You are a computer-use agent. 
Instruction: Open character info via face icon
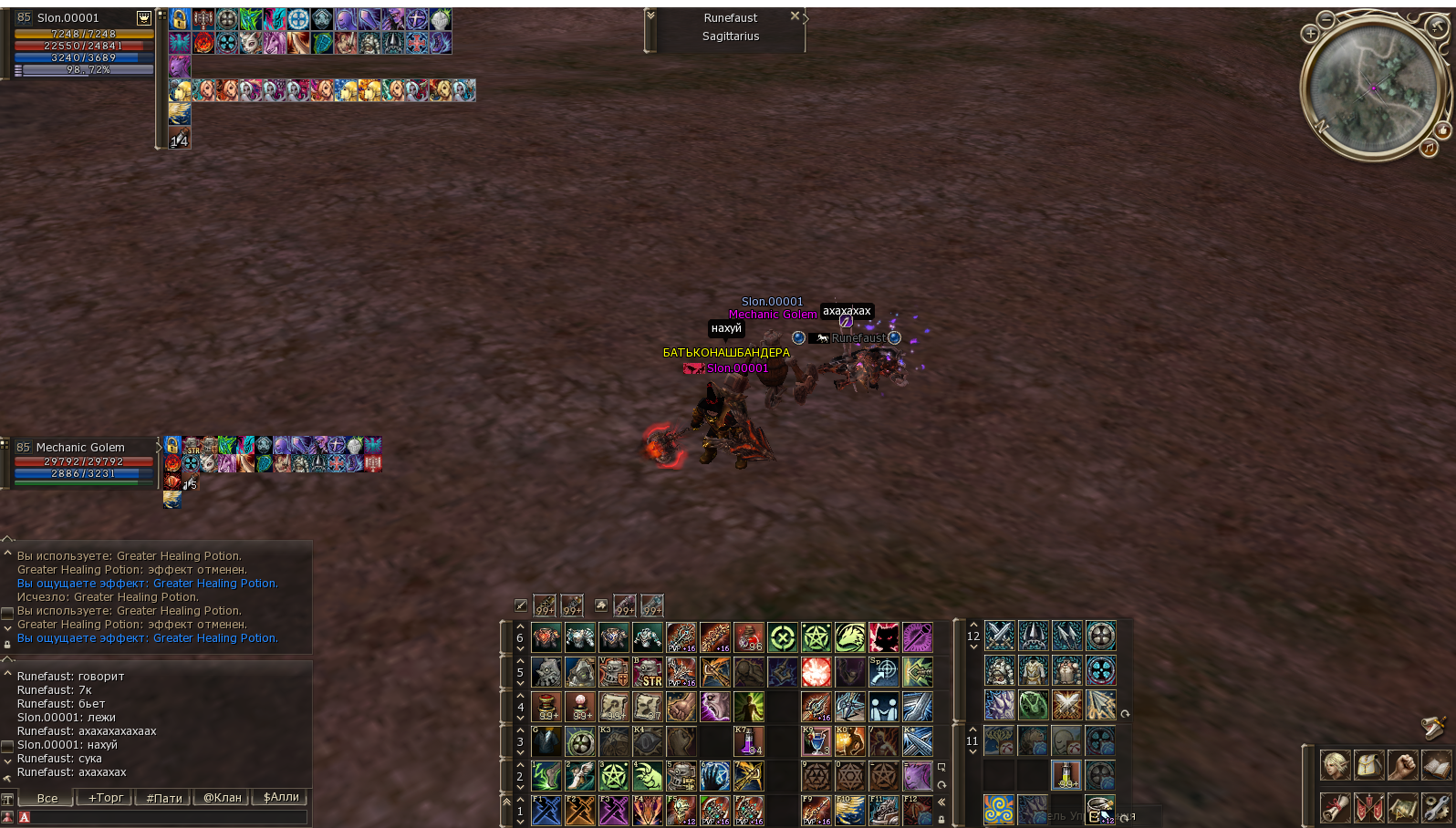[1335, 766]
